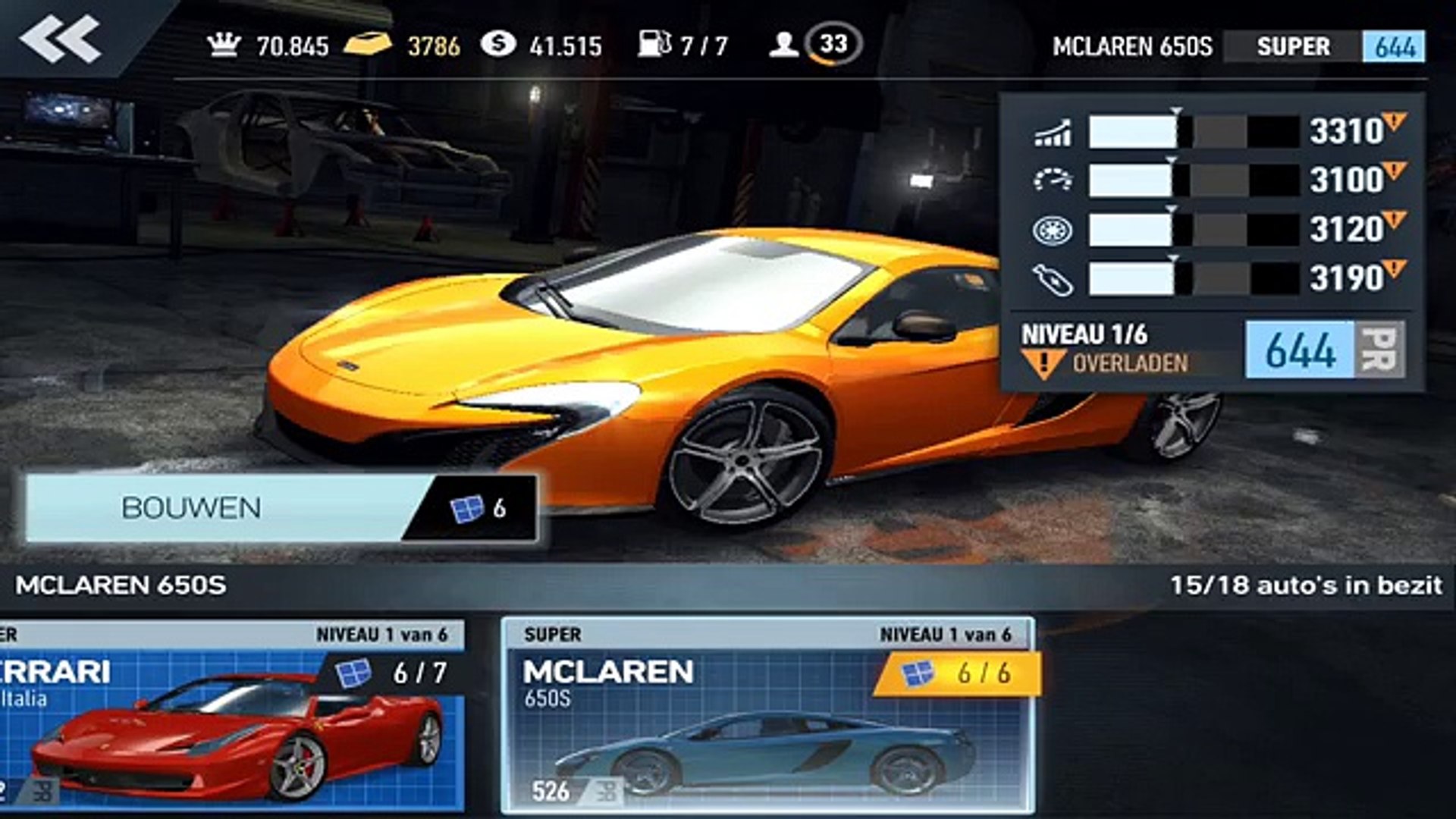Tap the fuel pump indicator
The width and height of the screenshot is (1456, 819).
click(682, 45)
